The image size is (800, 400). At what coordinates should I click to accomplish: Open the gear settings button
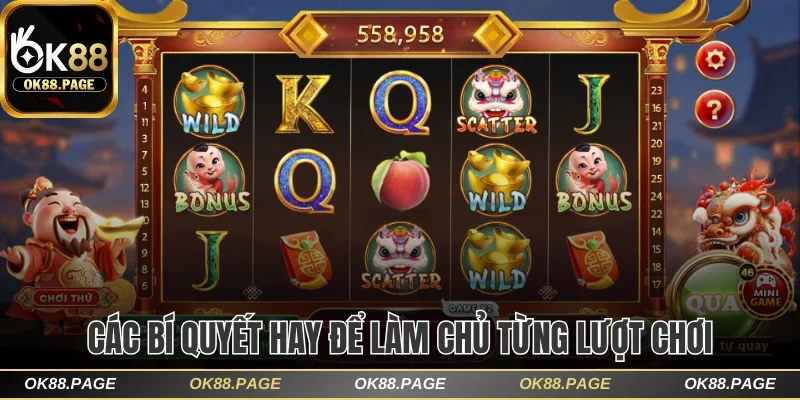[714, 59]
